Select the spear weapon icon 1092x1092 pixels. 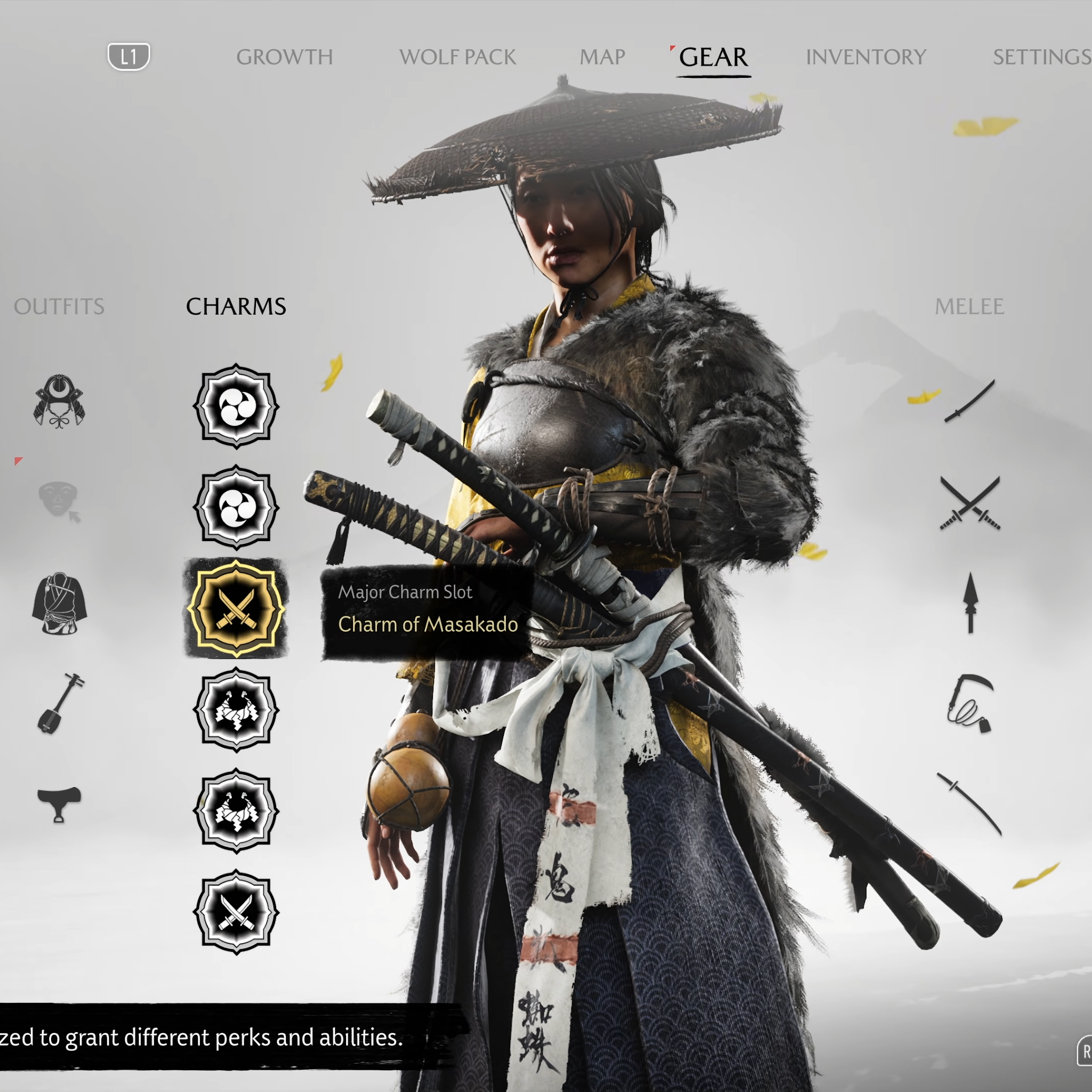pos(970,603)
